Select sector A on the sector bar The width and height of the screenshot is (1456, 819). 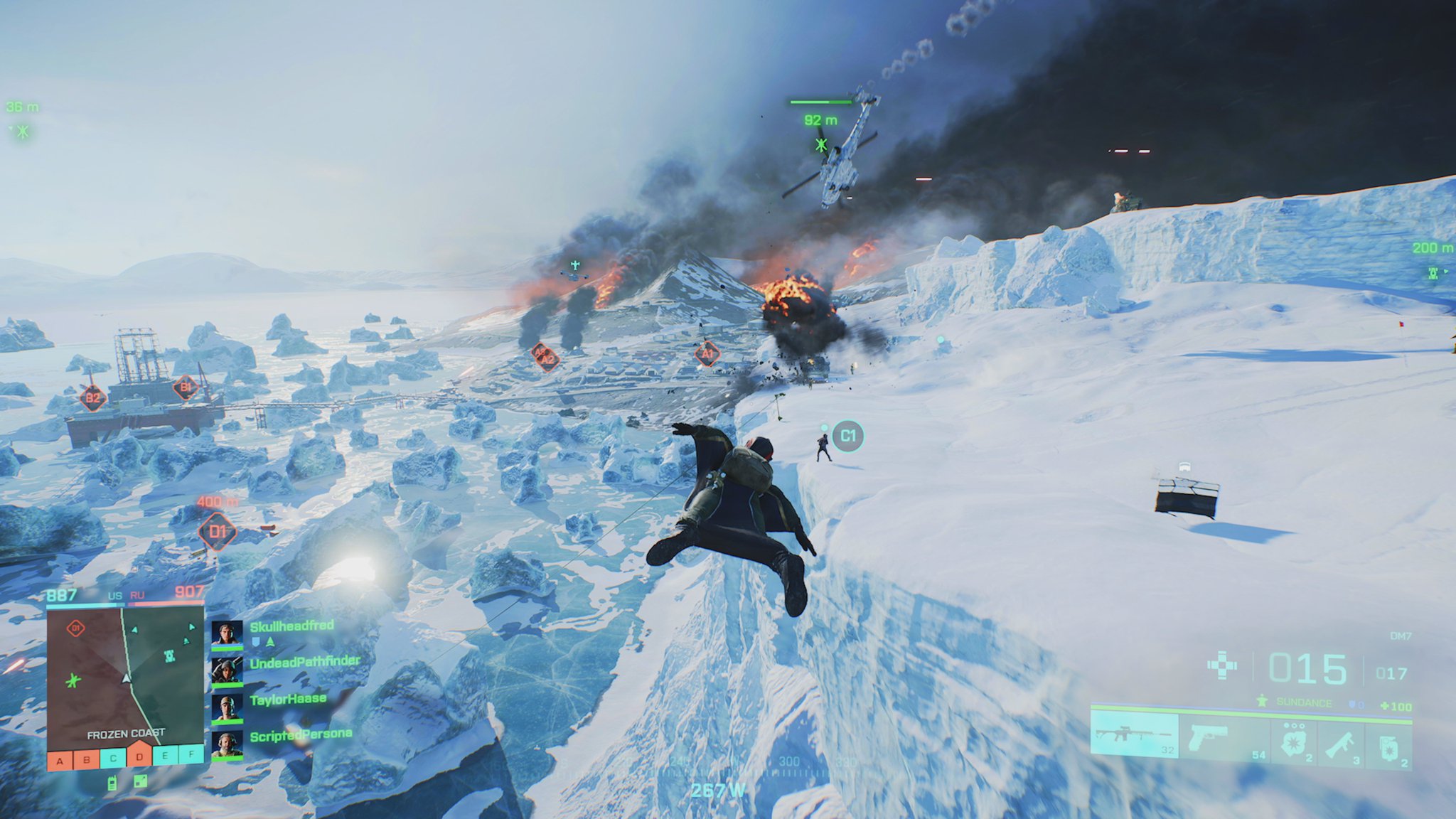pyautogui.click(x=60, y=761)
